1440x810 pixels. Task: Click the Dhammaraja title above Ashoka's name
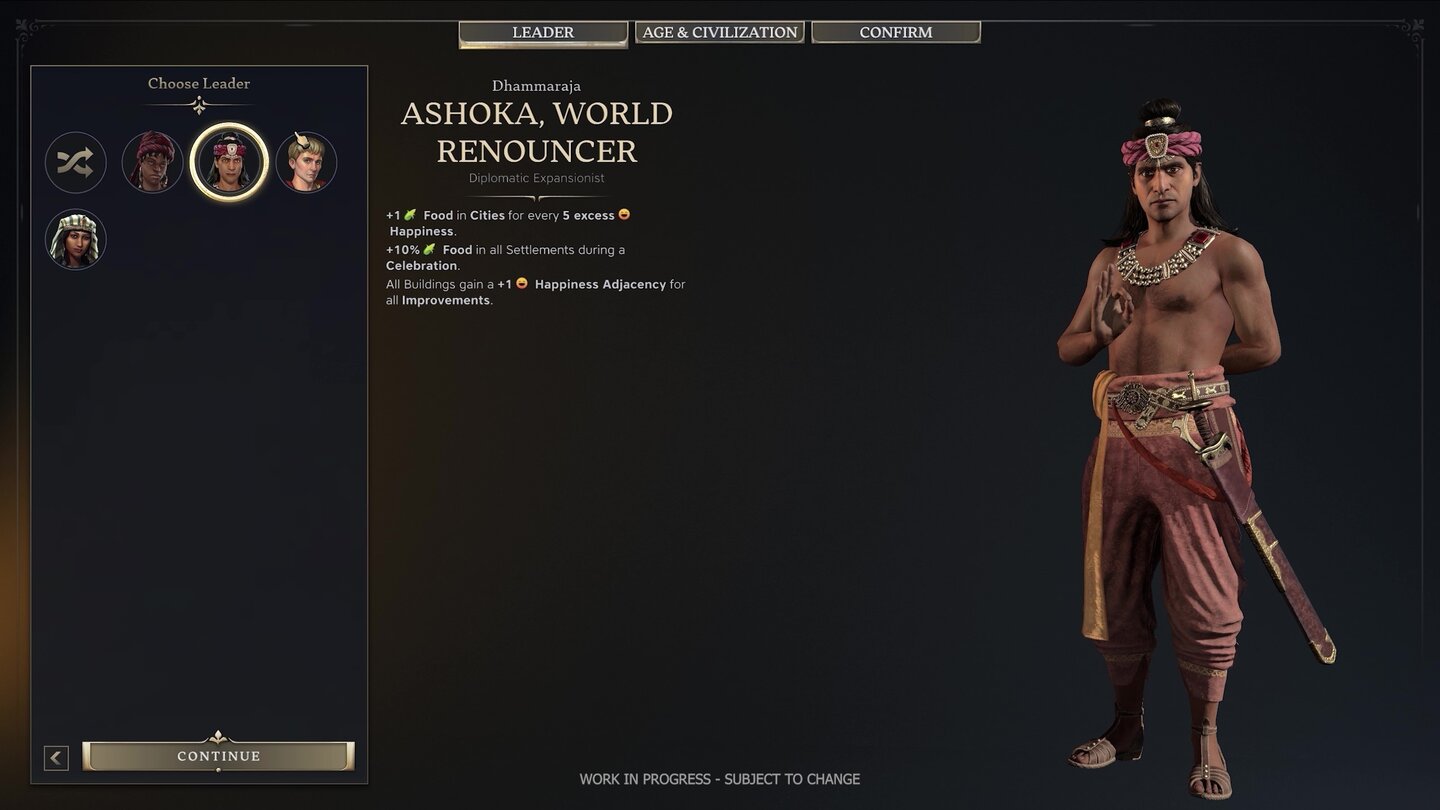tap(536, 85)
